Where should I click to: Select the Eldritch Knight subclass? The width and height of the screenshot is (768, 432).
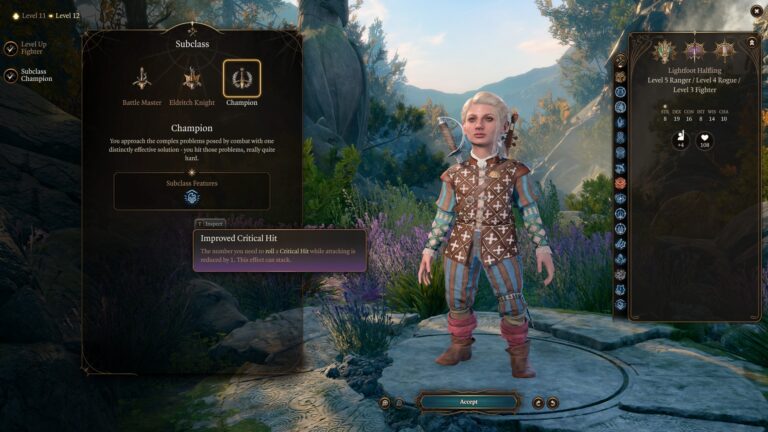pos(192,79)
